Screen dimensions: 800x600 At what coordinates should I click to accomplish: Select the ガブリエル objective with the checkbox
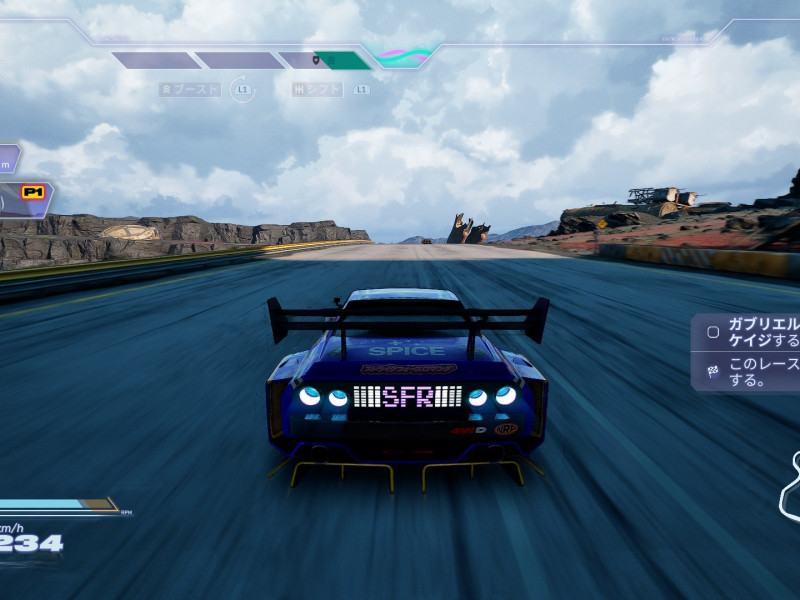point(748,332)
